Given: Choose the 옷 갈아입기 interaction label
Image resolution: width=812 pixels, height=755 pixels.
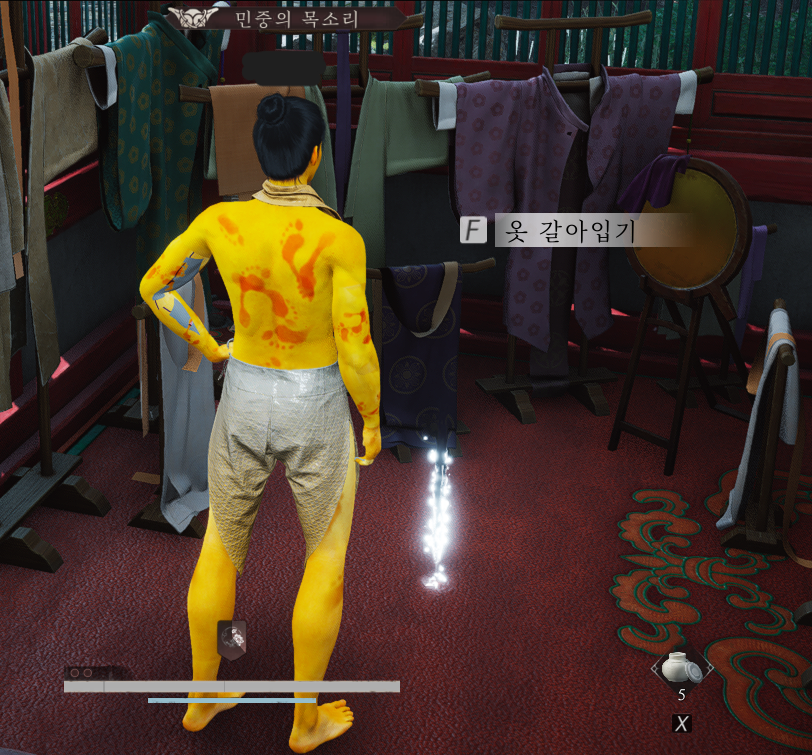Looking at the screenshot, I should pyautogui.click(x=565, y=231).
